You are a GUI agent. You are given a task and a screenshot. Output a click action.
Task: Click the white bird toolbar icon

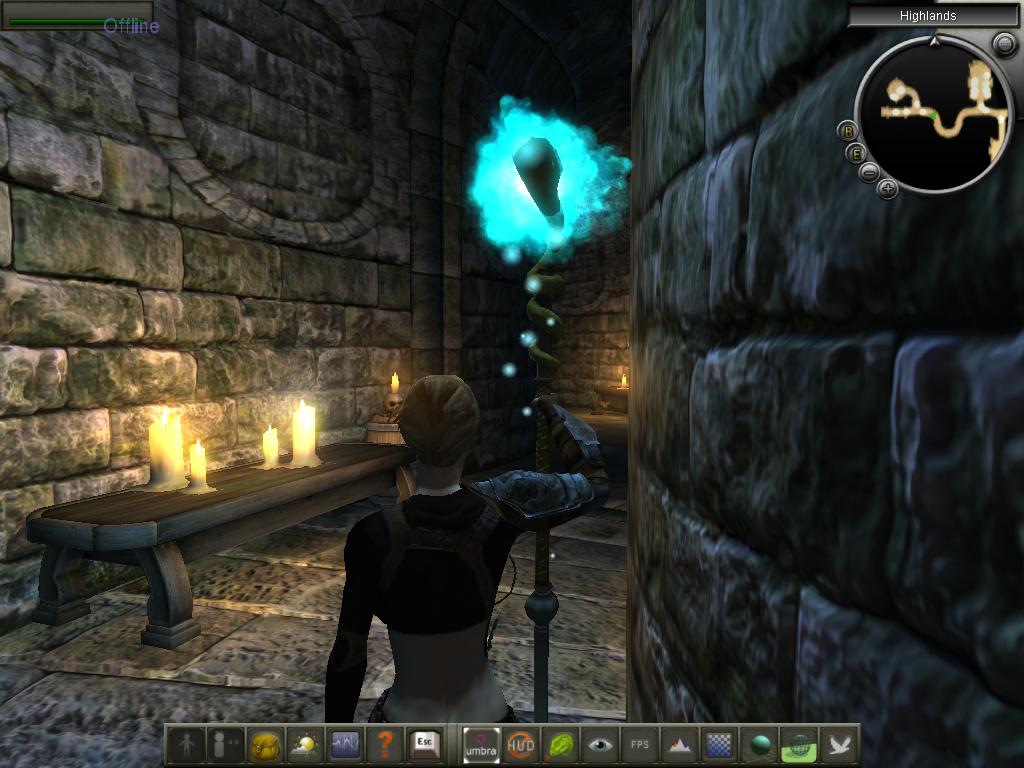(838, 745)
